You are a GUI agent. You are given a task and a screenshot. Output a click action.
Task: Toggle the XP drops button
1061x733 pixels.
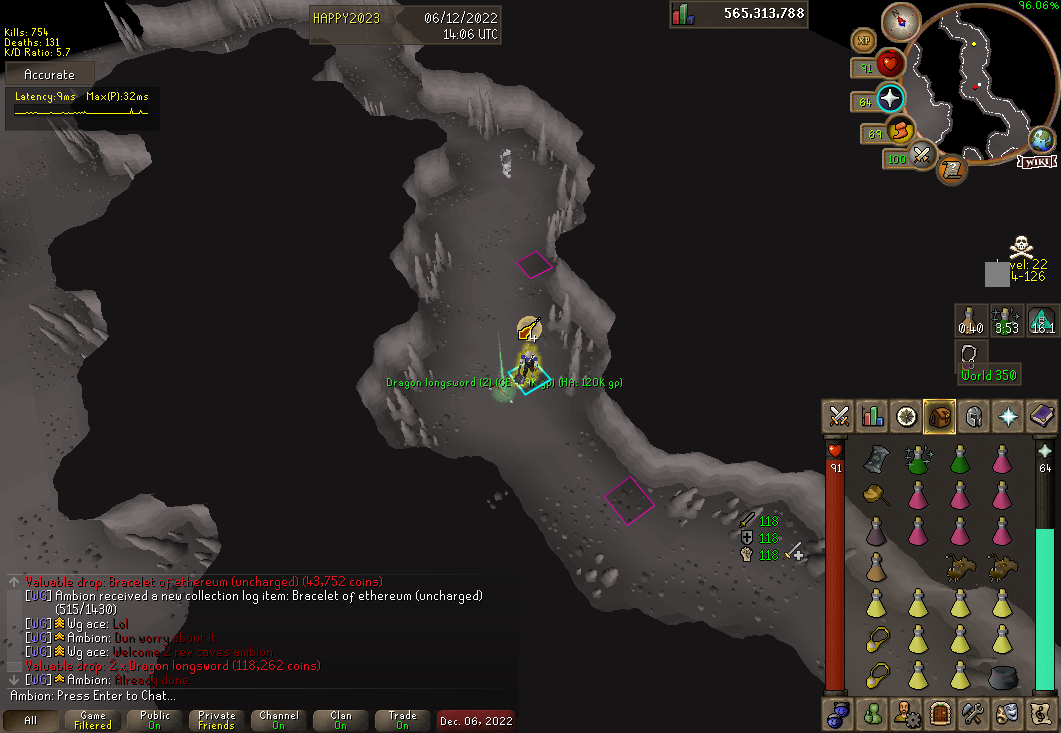(862, 40)
